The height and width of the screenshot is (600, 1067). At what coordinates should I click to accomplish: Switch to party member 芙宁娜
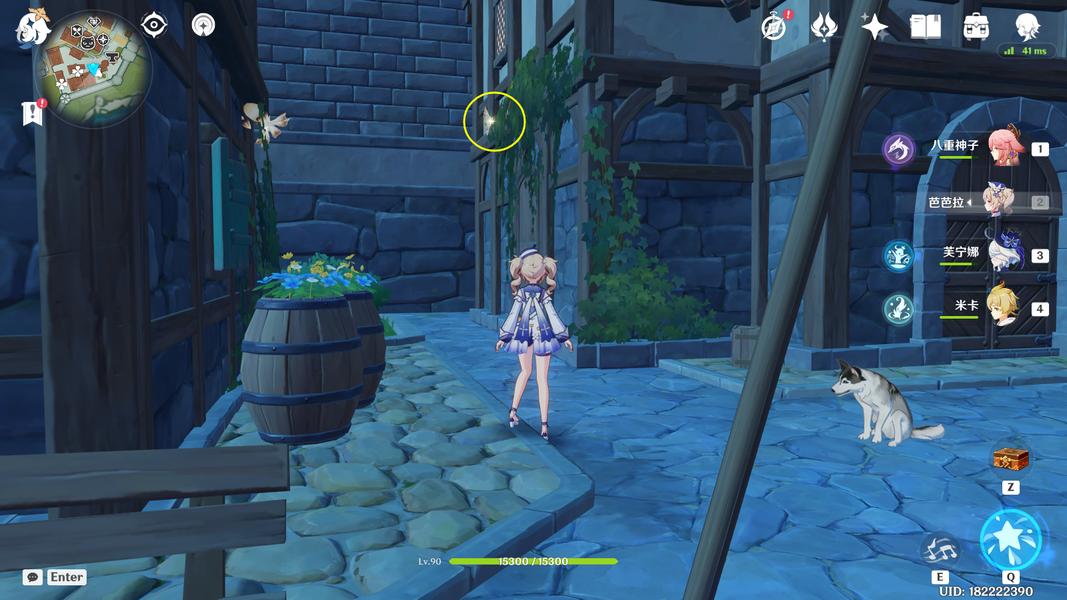pyautogui.click(x=1000, y=254)
